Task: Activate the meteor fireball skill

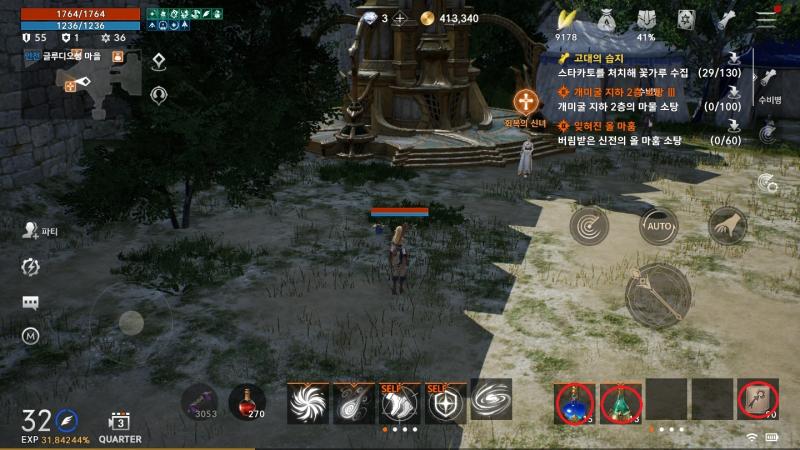Action: tap(353, 402)
